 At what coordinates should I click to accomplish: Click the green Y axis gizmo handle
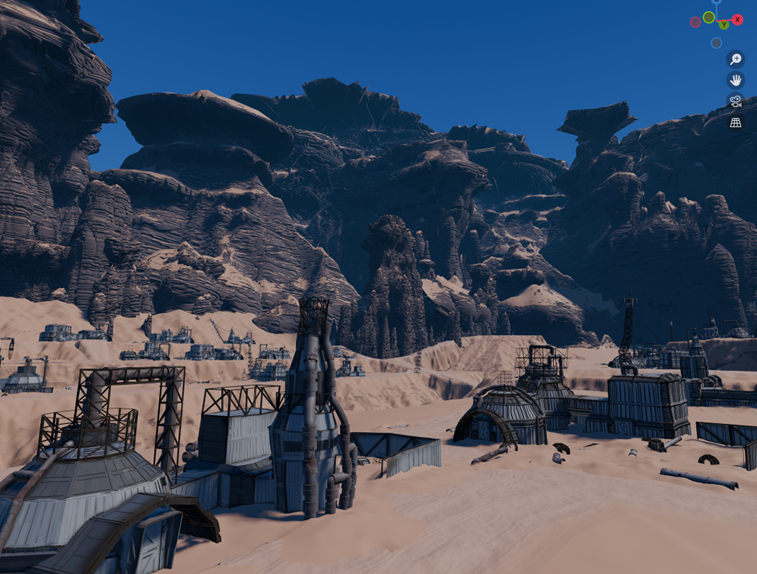(x=723, y=24)
